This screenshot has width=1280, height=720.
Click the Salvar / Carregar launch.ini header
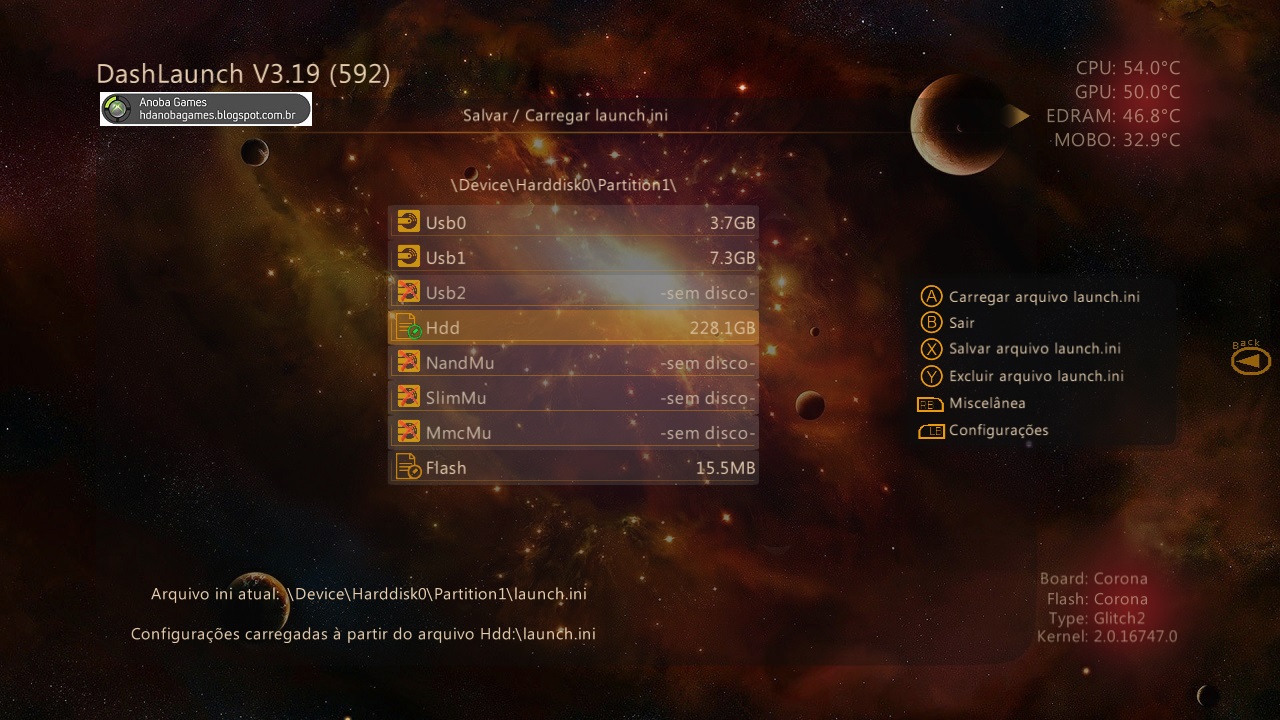tap(567, 115)
